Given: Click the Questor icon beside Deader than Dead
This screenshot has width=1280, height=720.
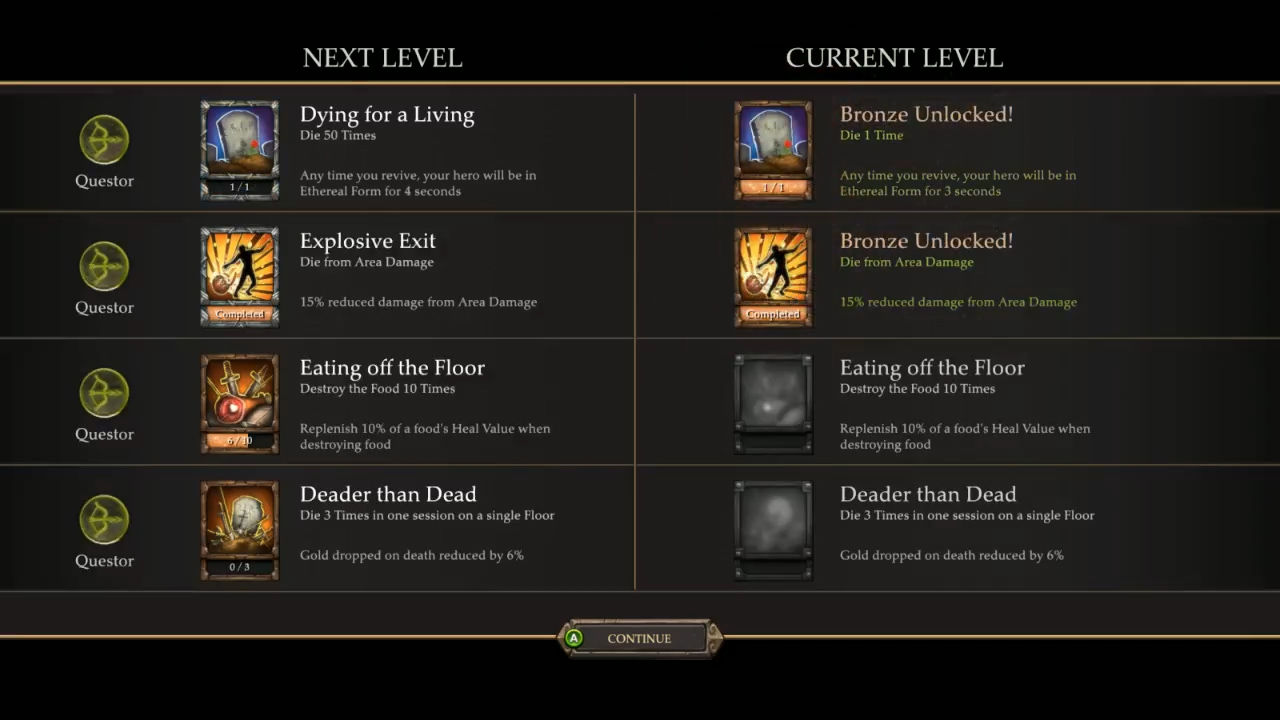Looking at the screenshot, I should pyautogui.click(x=104, y=521).
